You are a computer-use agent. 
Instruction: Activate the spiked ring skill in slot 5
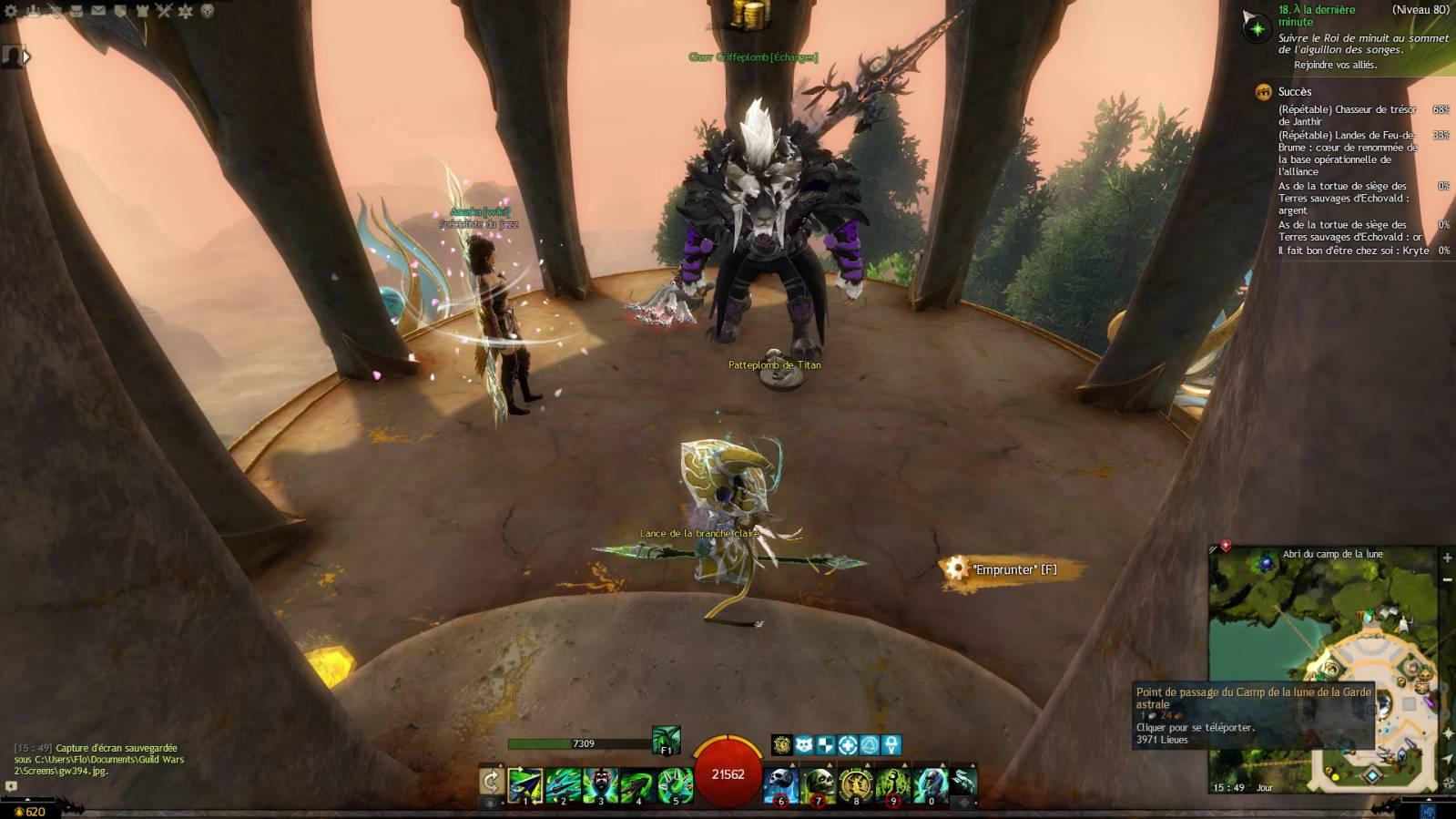click(x=675, y=784)
